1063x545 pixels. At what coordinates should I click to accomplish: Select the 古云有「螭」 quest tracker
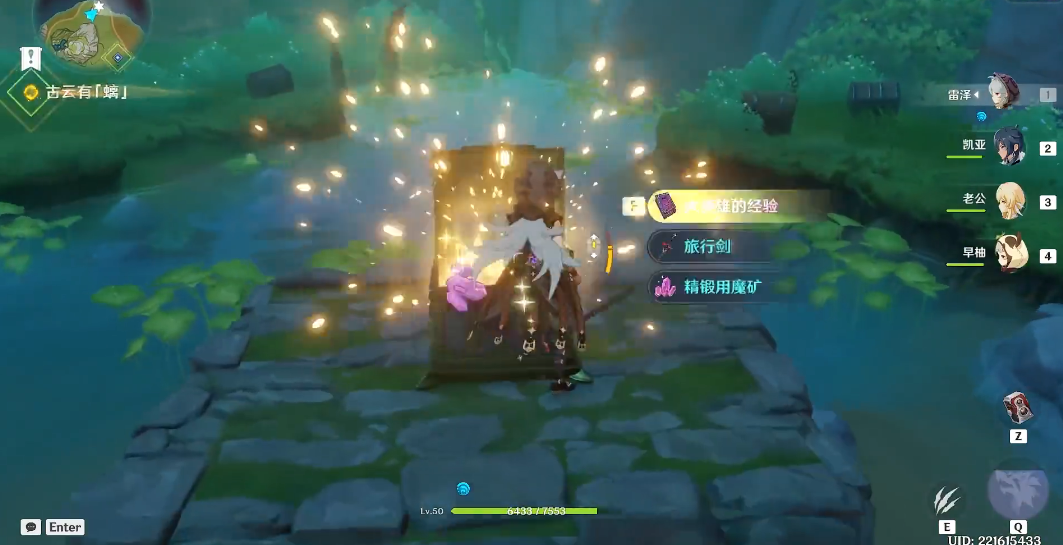85,93
